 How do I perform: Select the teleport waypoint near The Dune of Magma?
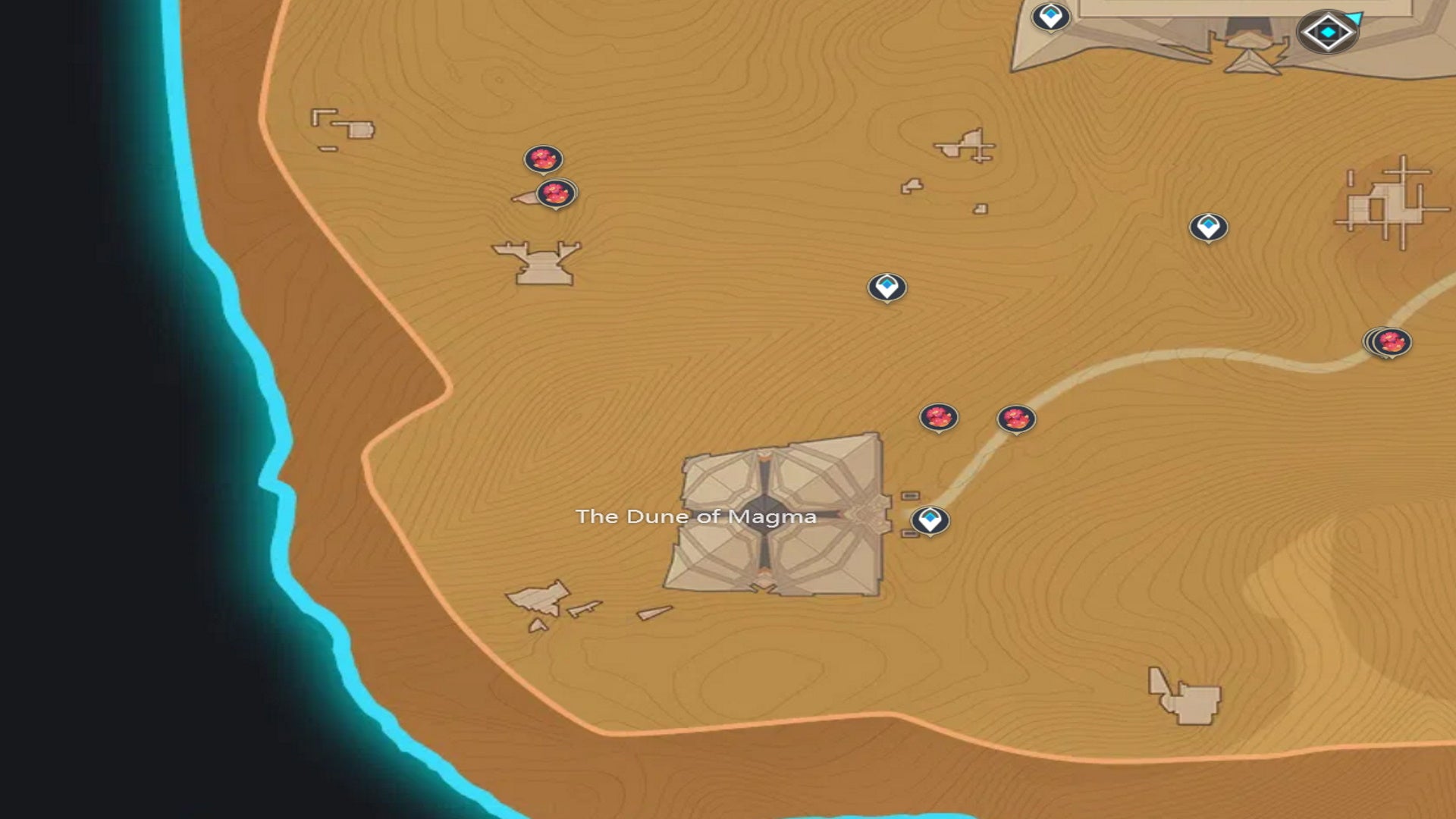pos(931,520)
